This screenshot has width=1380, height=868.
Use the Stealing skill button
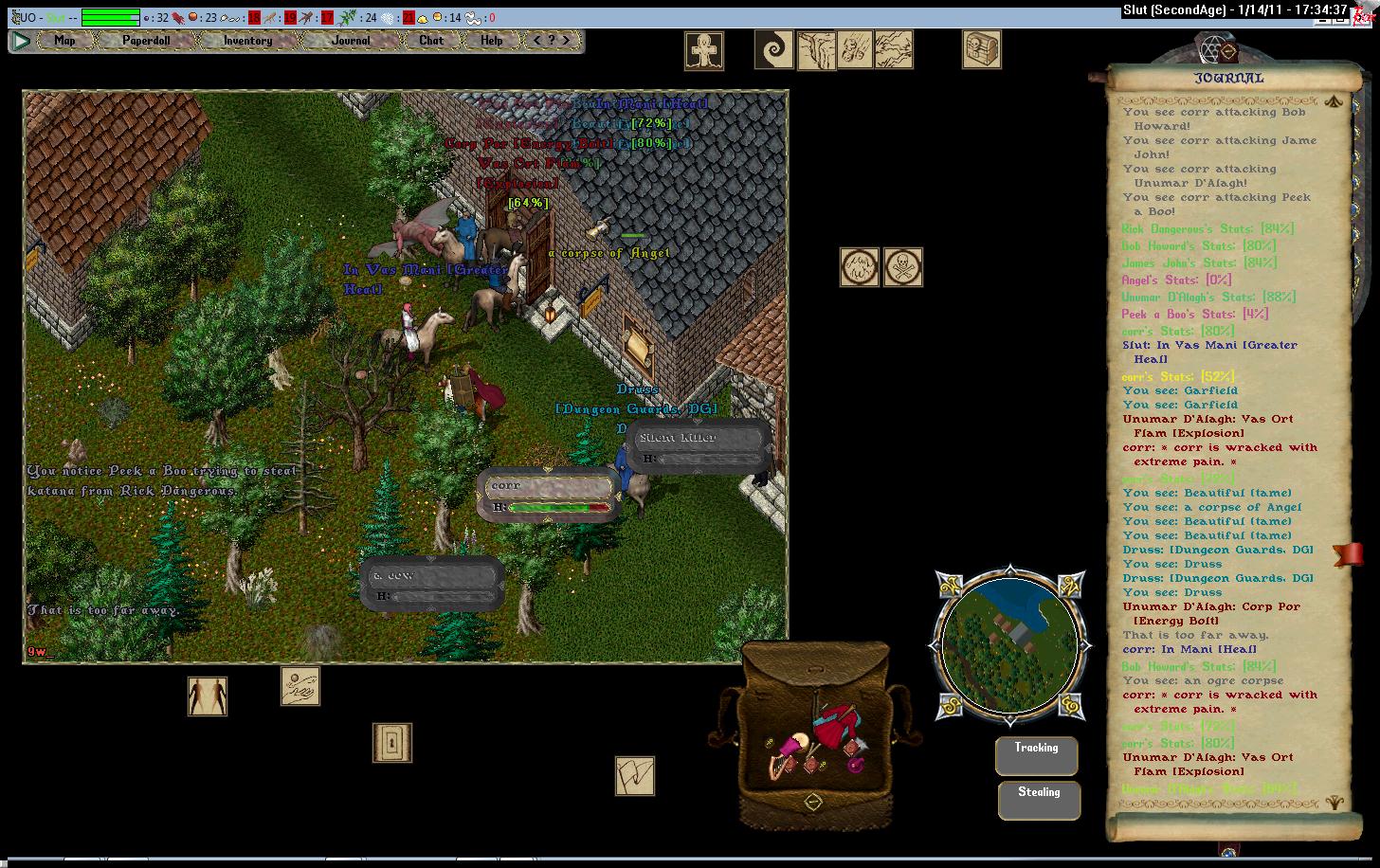point(1039,800)
